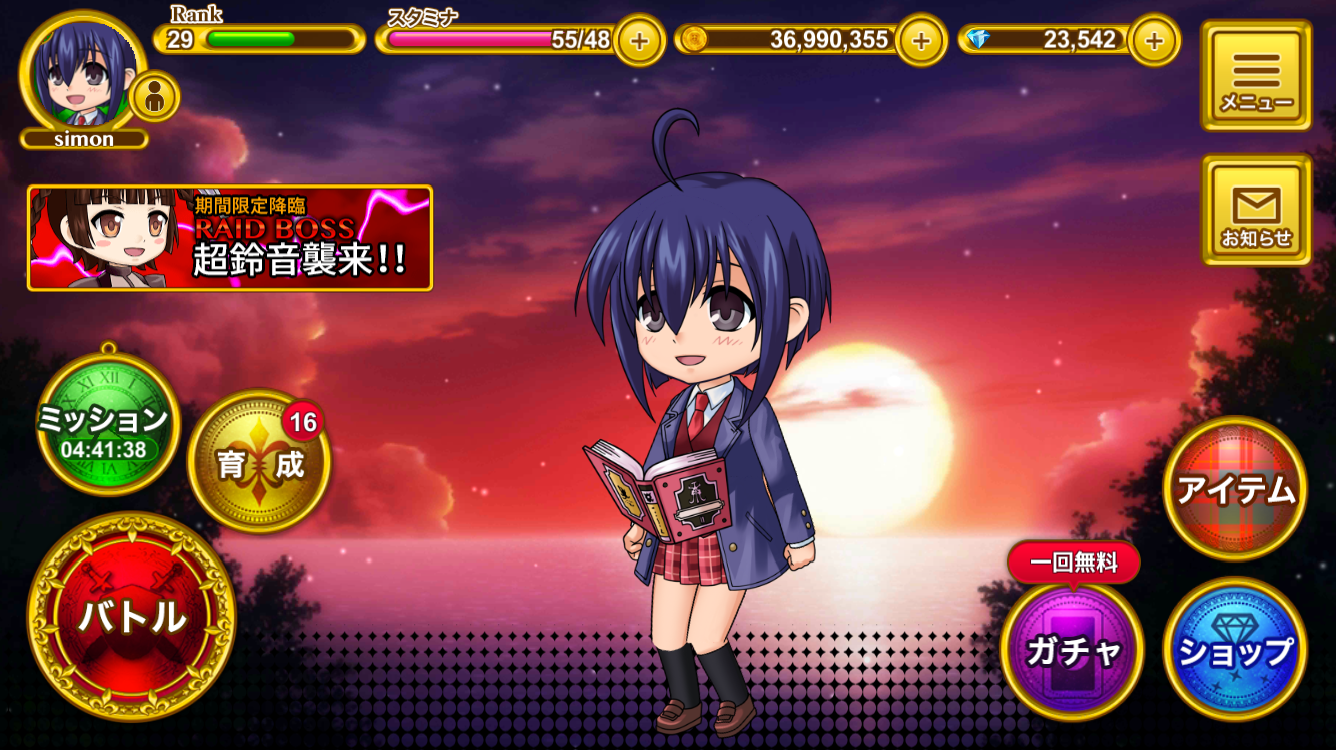The width and height of the screenshot is (1336, 750).
Task: Buy gems with the diamond plus button
Action: (x=1156, y=41)
